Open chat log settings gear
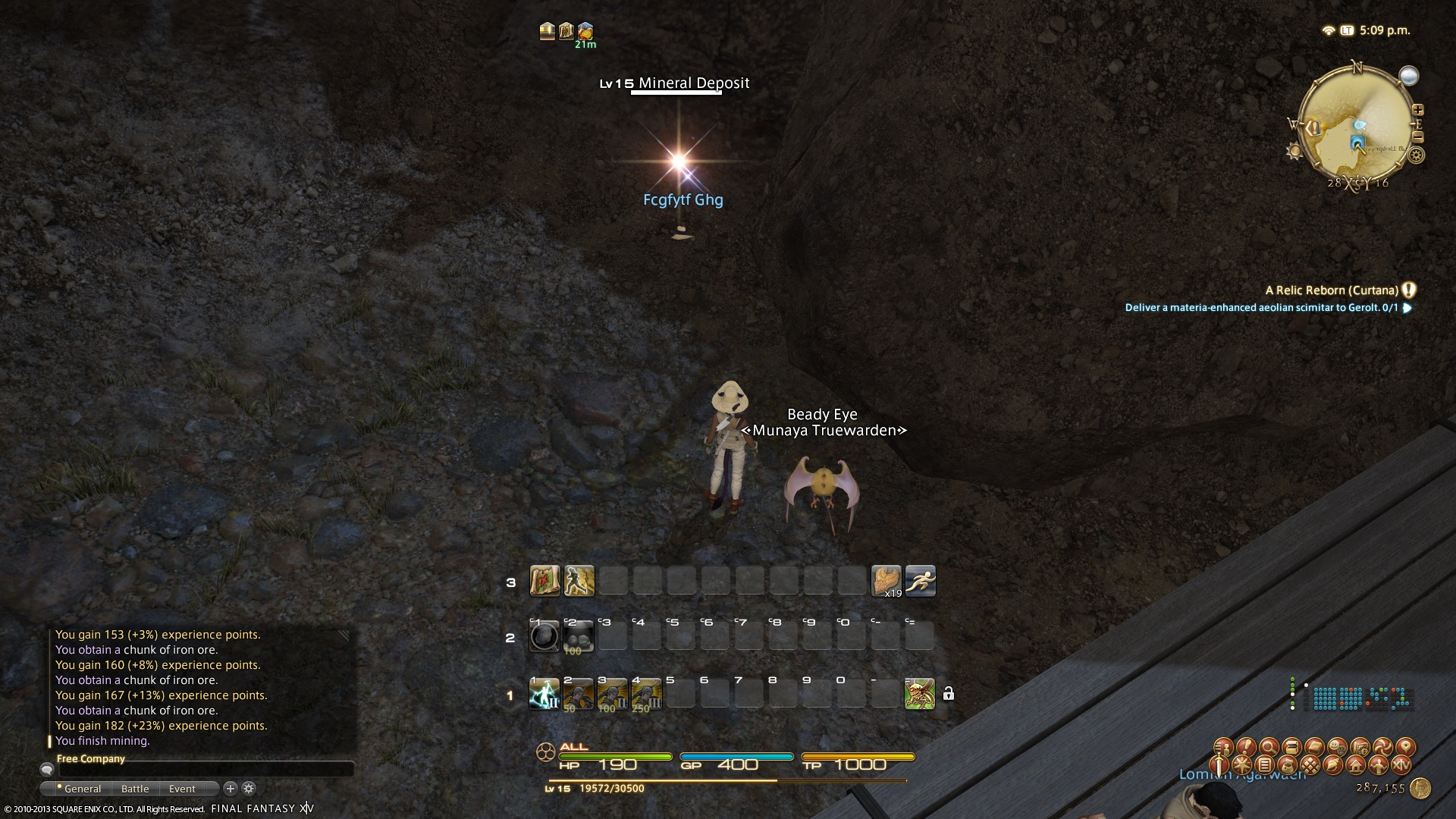1456x819 pixels. [x=249, y=789]
